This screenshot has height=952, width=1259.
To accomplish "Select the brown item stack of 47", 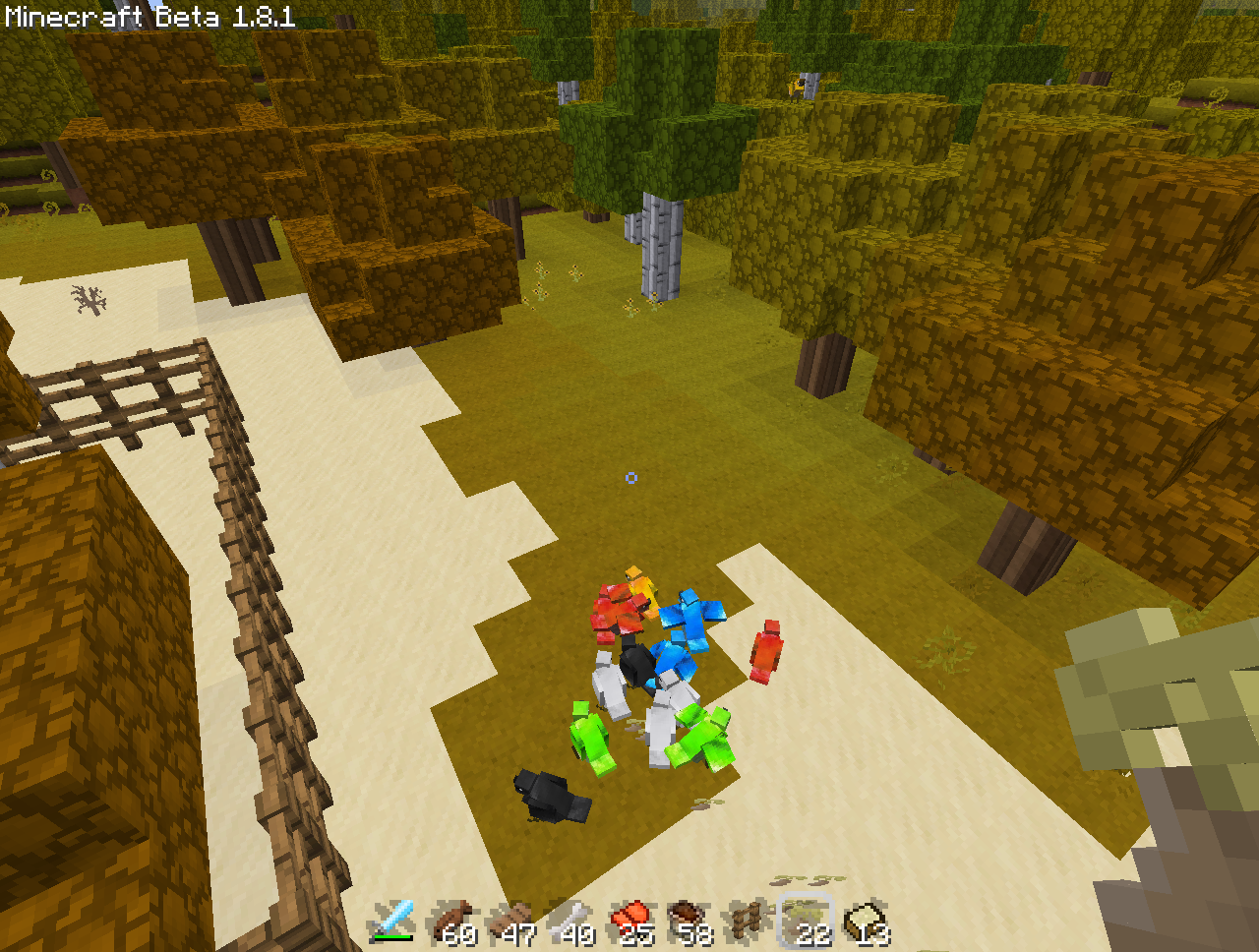I will click(x=510, y=922).
